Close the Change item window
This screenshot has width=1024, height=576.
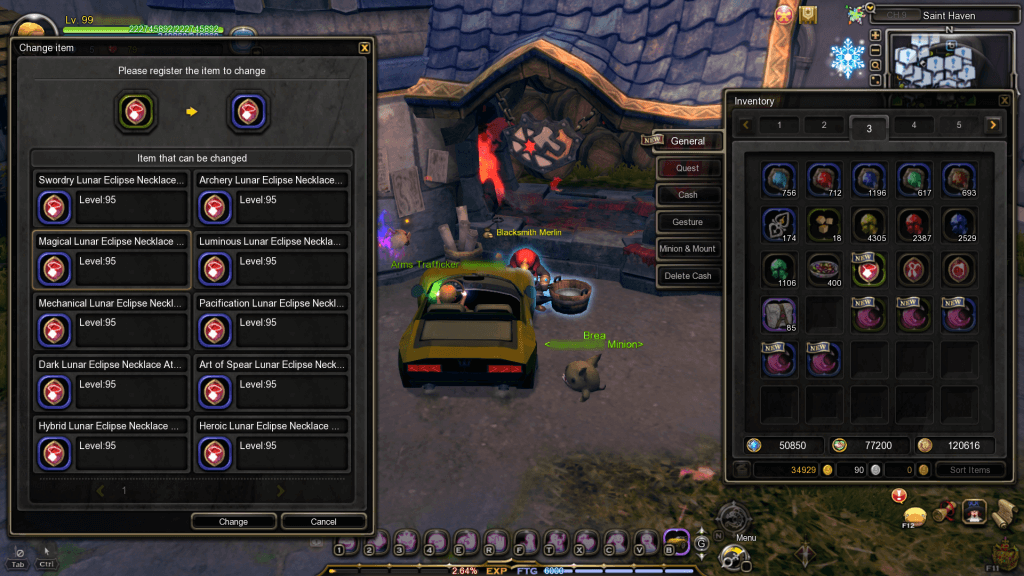pos(364,47)
